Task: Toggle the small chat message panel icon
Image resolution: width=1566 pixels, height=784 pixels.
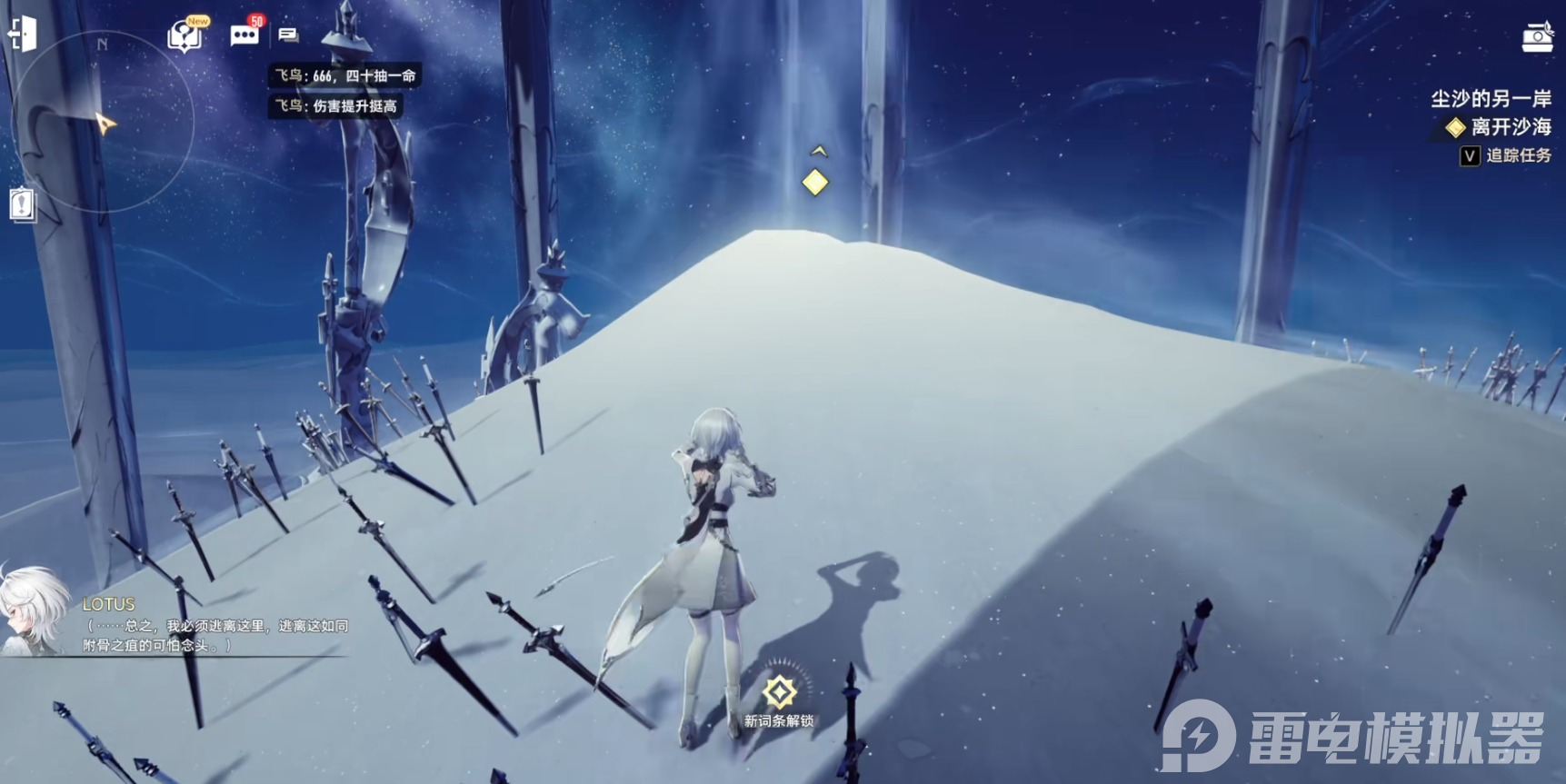Action: click(288, 35)
